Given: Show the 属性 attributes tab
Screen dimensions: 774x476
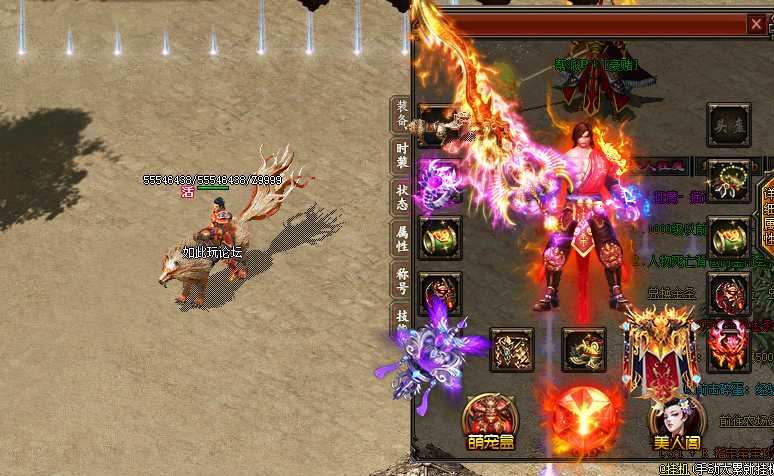Looking at the screenshot, I should tap(401, 237).
